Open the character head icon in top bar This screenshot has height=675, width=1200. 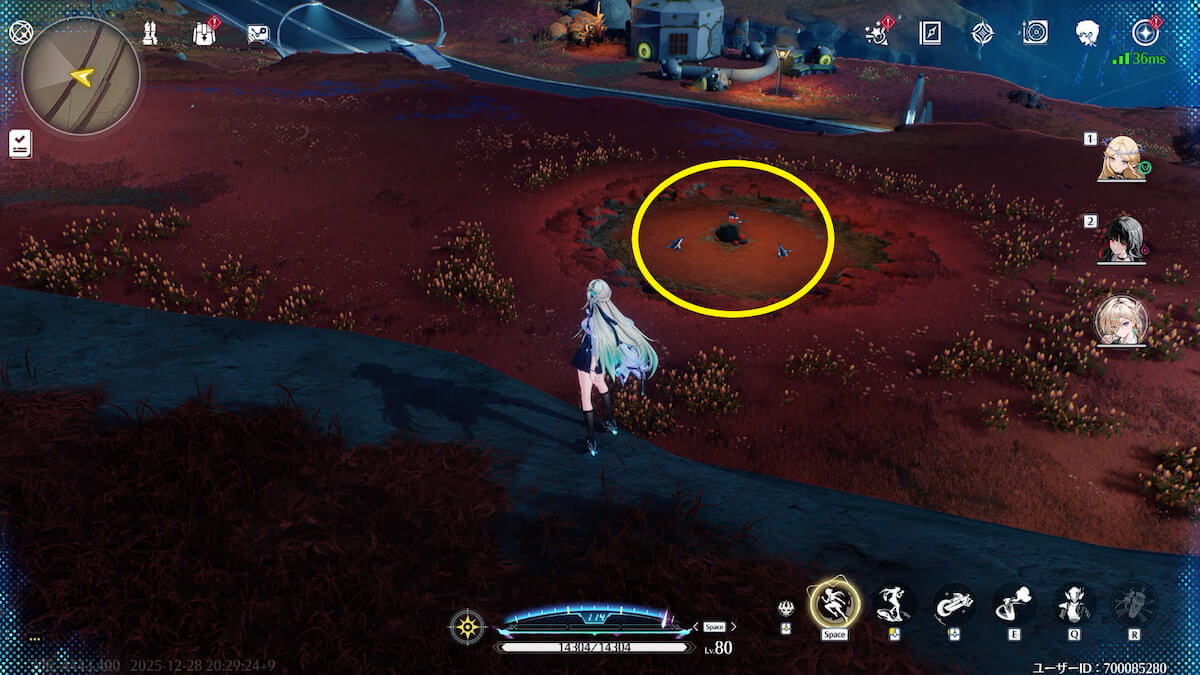(1088, 33)
